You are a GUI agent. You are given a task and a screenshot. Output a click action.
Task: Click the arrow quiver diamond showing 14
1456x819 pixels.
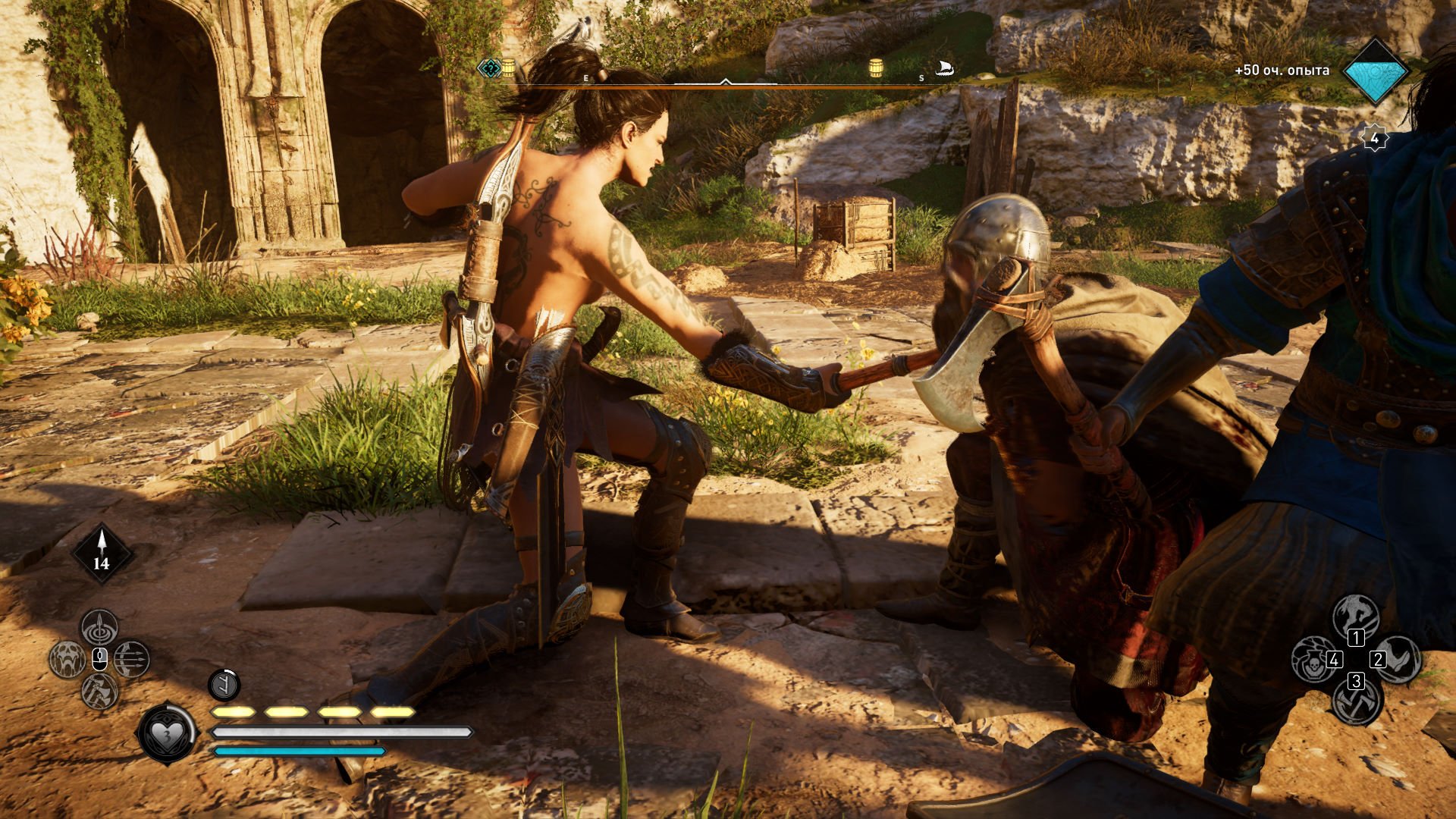coord(102,554)
